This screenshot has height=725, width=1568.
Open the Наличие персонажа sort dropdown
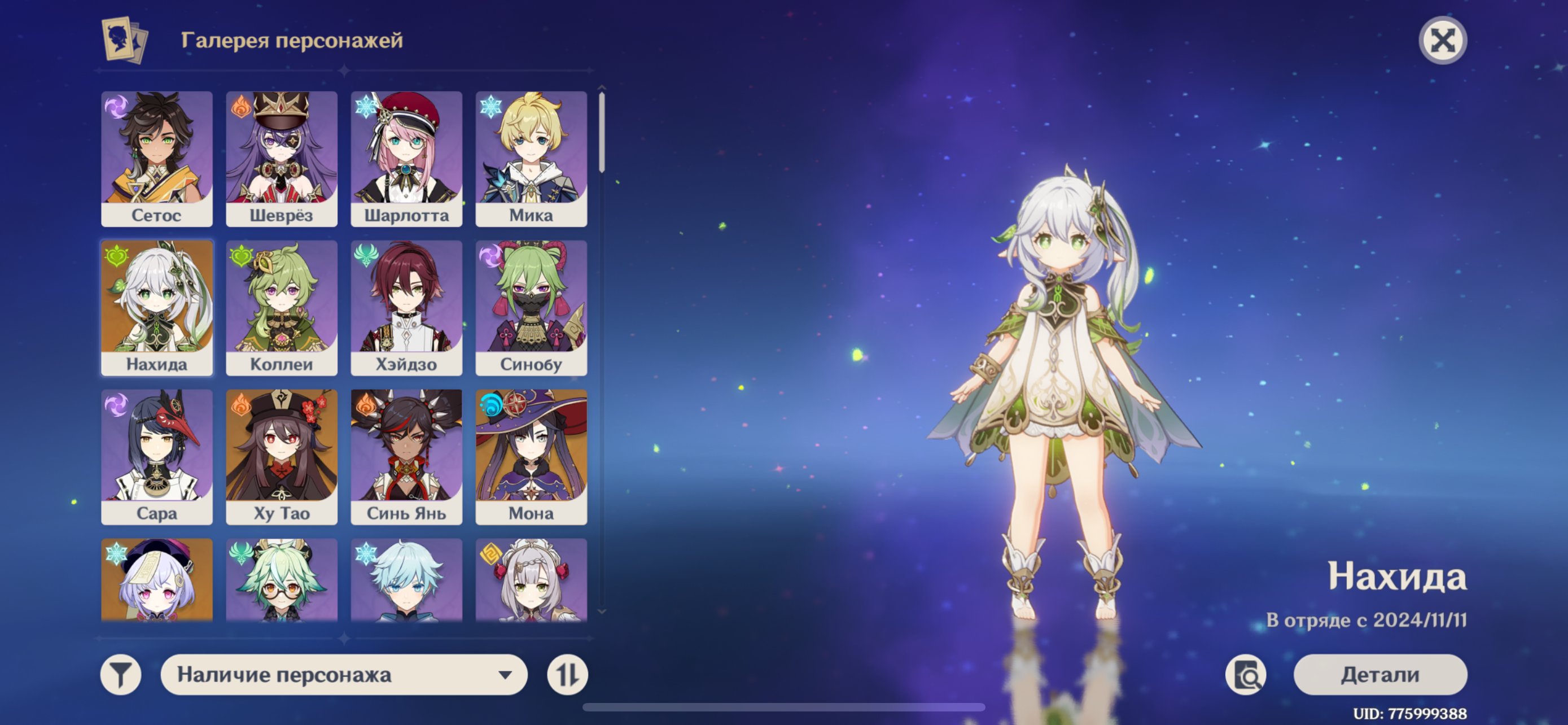coord(344,675)
